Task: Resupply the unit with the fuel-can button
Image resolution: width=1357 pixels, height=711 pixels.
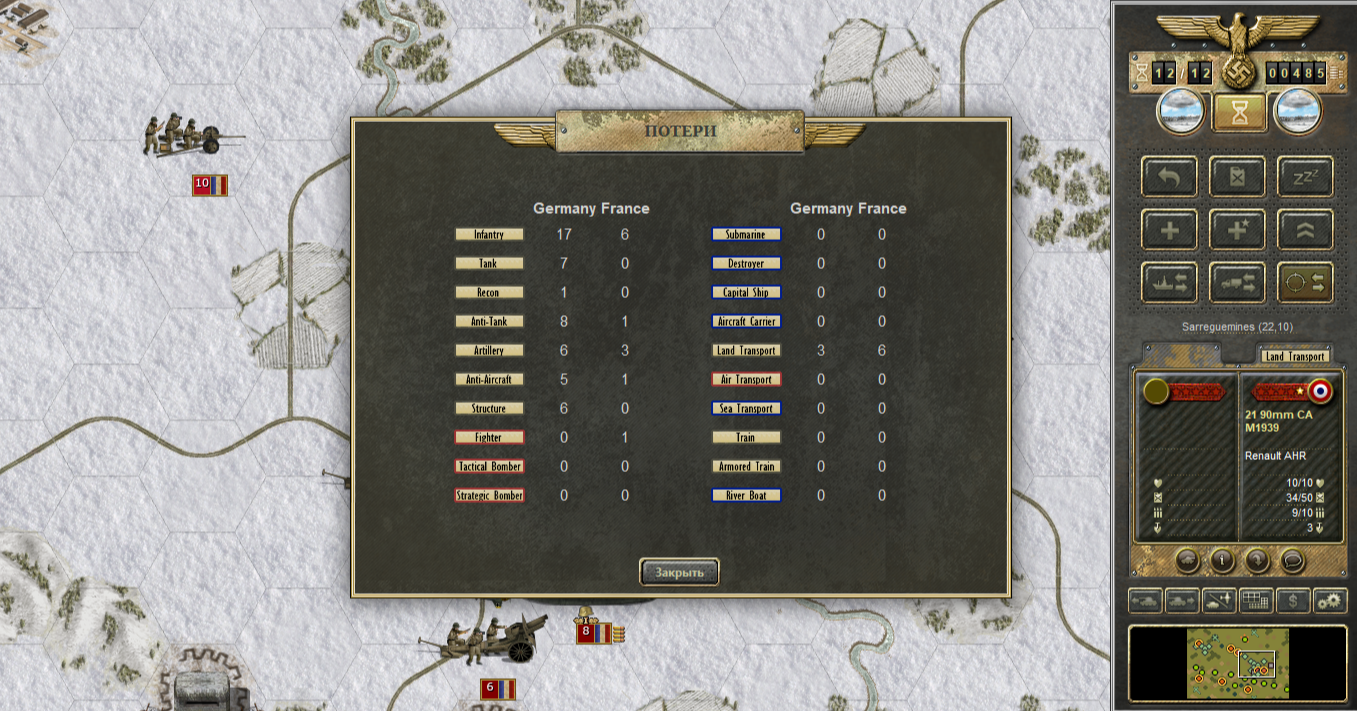Action: click(1238, 176)
